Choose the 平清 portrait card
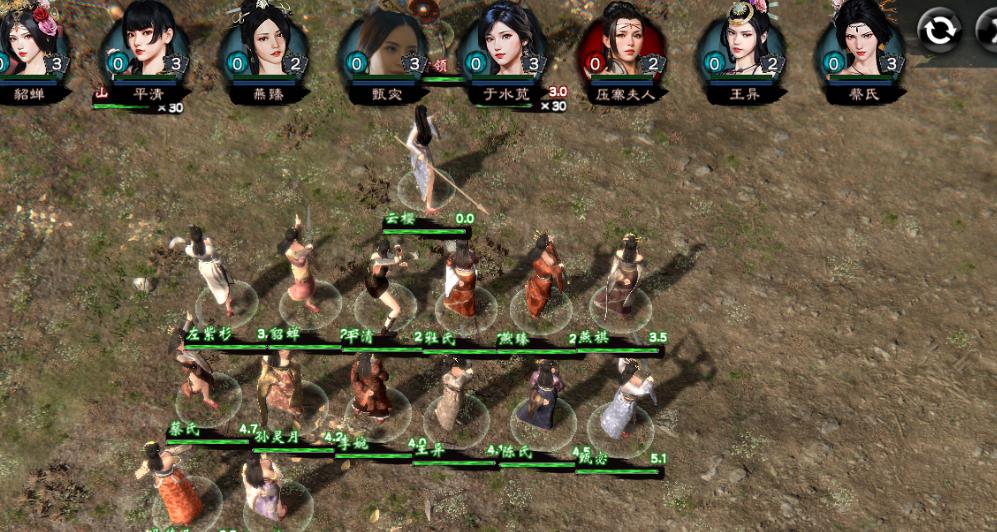Image resolution: width=997 pixels, height=532 pixels. [146, 40]
